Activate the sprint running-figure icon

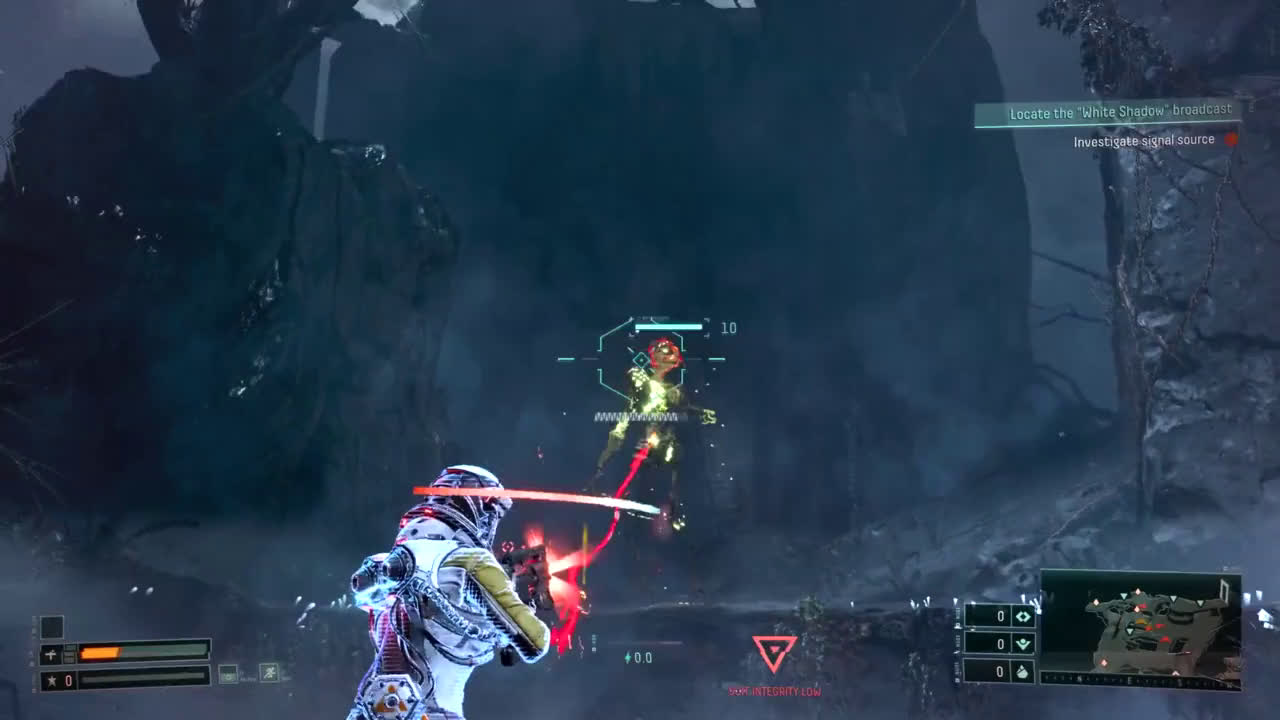pos(268,673)
